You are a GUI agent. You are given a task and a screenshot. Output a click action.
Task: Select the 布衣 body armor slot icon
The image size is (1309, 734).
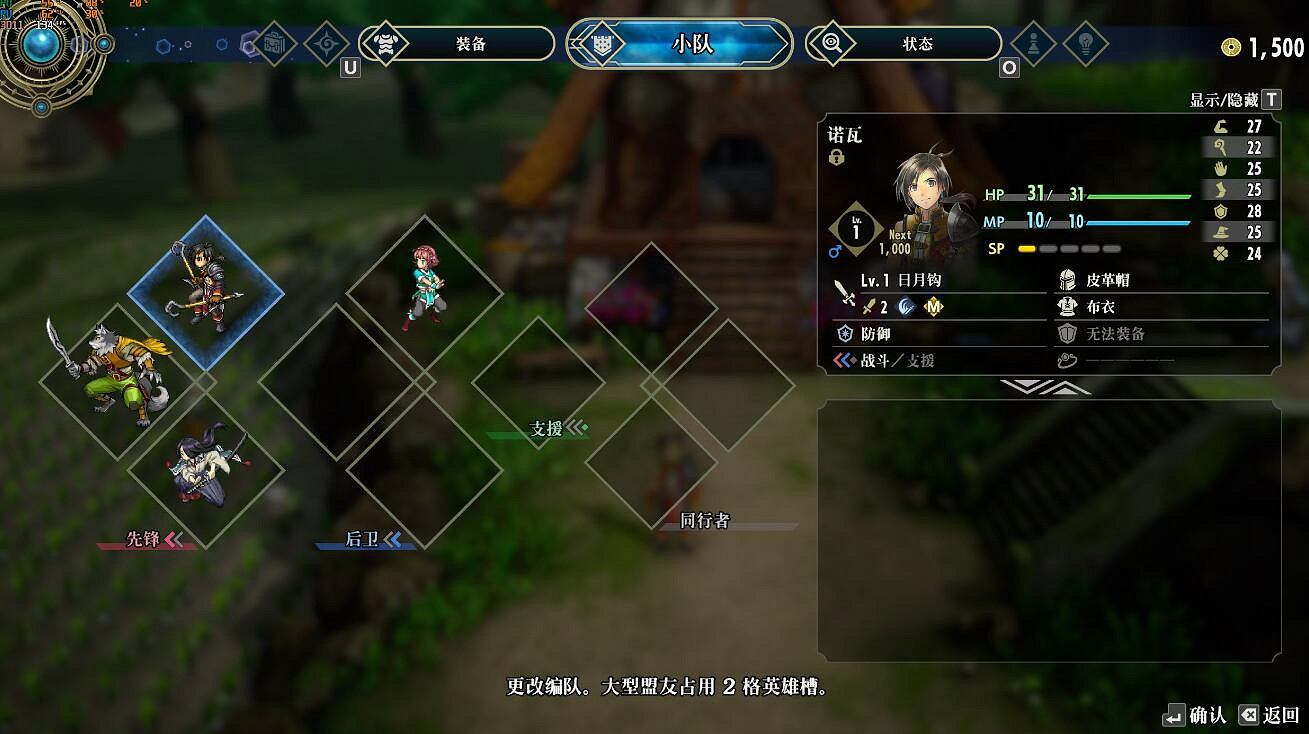click(x=1068, y=307)
